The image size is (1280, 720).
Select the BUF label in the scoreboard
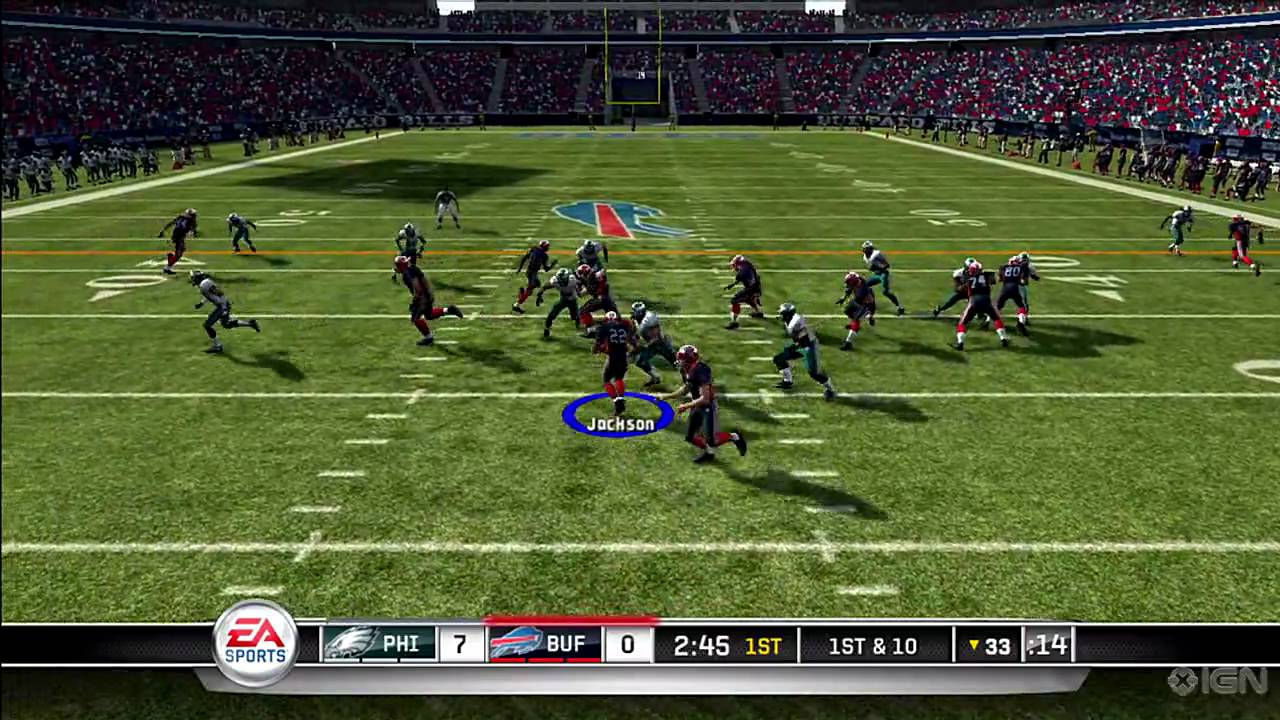pos(566,644)
